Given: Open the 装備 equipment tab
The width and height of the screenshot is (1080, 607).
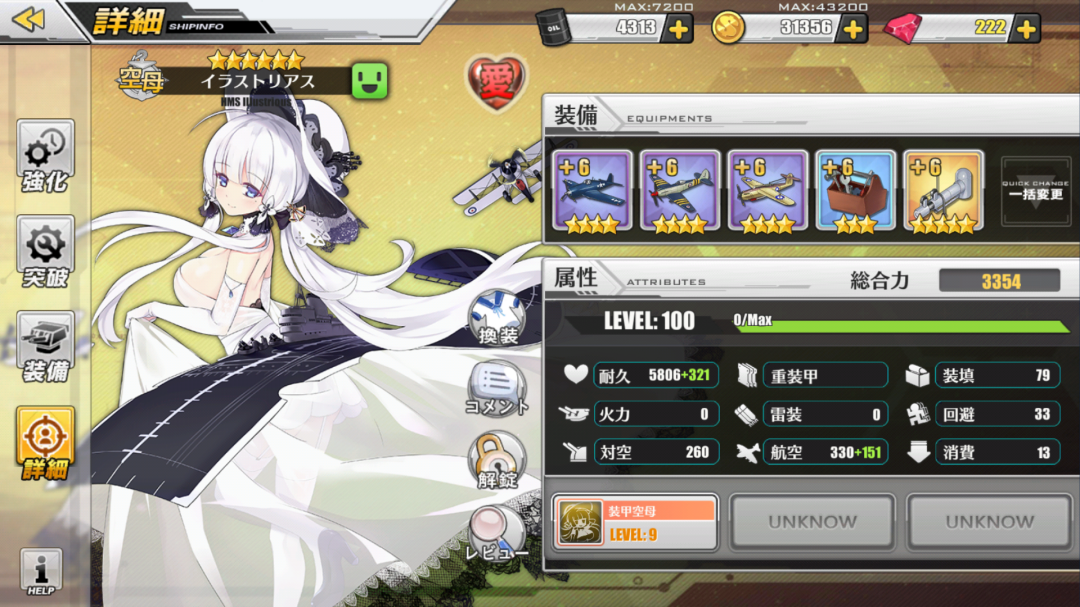Looking at the screenshot, I should (x=45, y=349).
